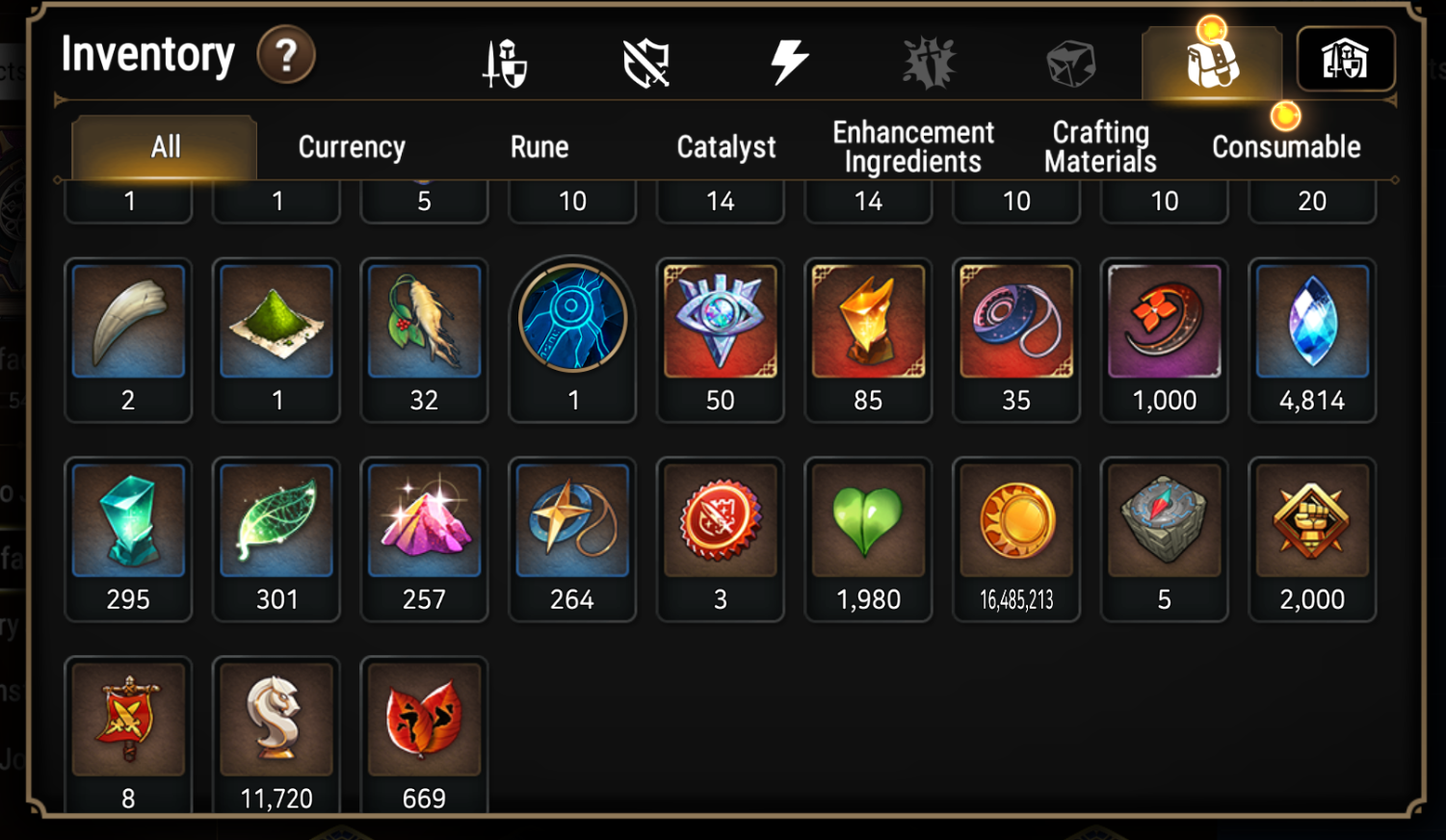Image resolution: width=1446 pixels, height=840 pixels.
Task: Select the dice cube category icon
Action: point(1069,61)
